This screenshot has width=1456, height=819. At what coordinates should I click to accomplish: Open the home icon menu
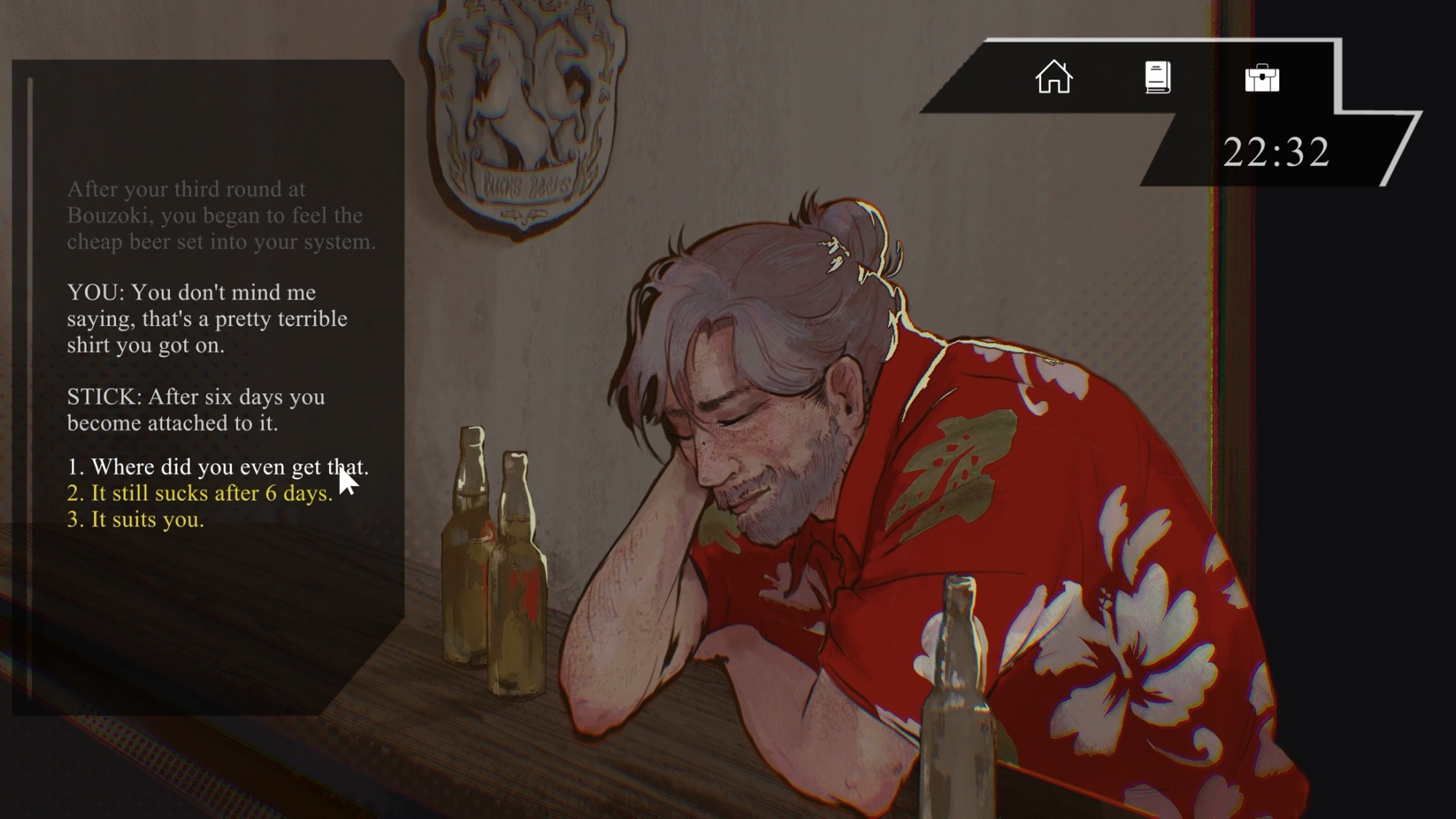click(1053, 77)
